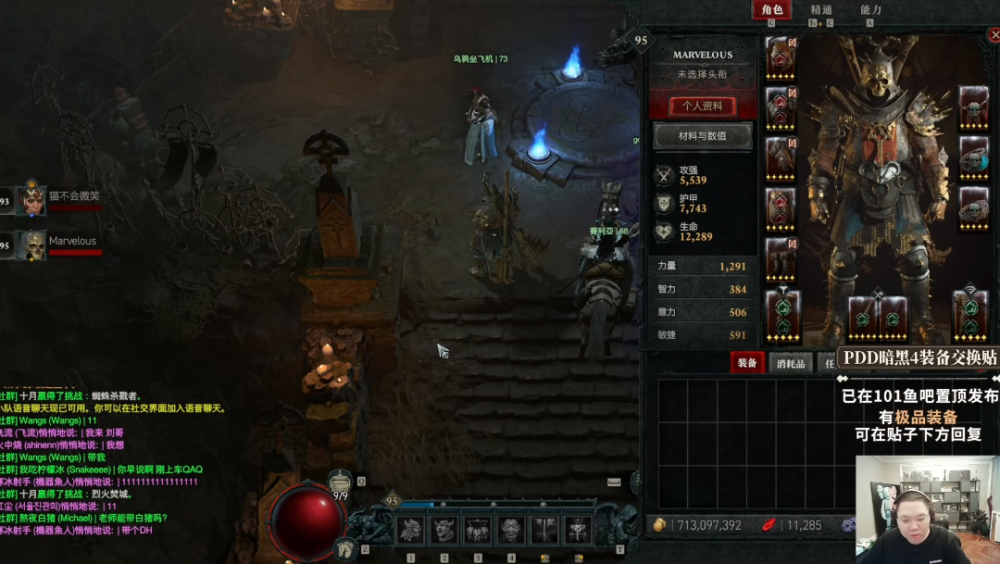Image resolution: width=1000 pixels, height=564 pixels.
Task: Trigger the skill in hotbar slot 3
Action: pyautogui.click(x=477, y=530)
